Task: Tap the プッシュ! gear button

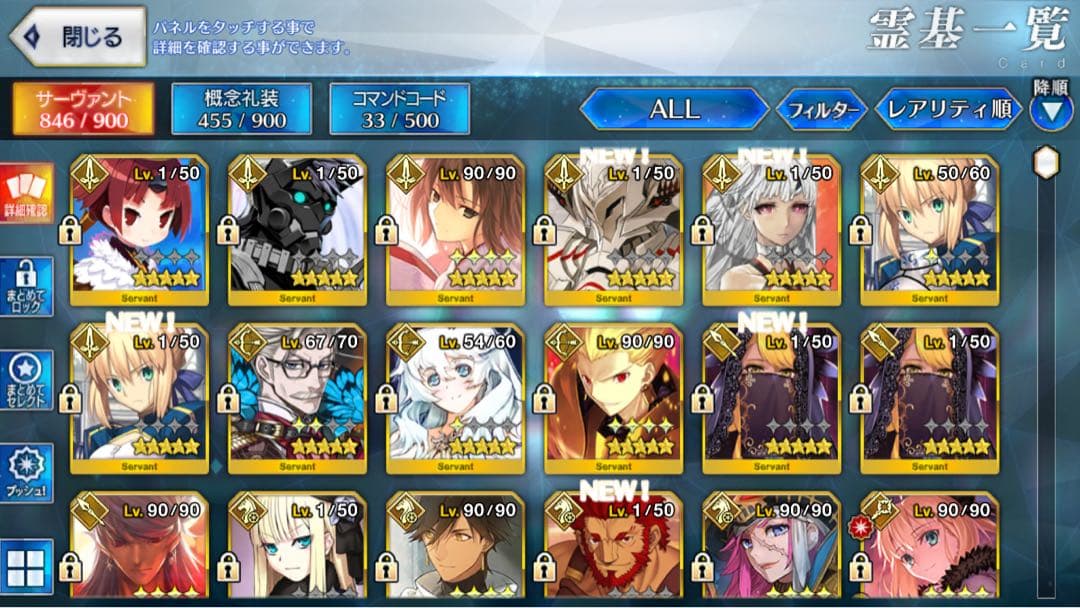Action: 27,472
